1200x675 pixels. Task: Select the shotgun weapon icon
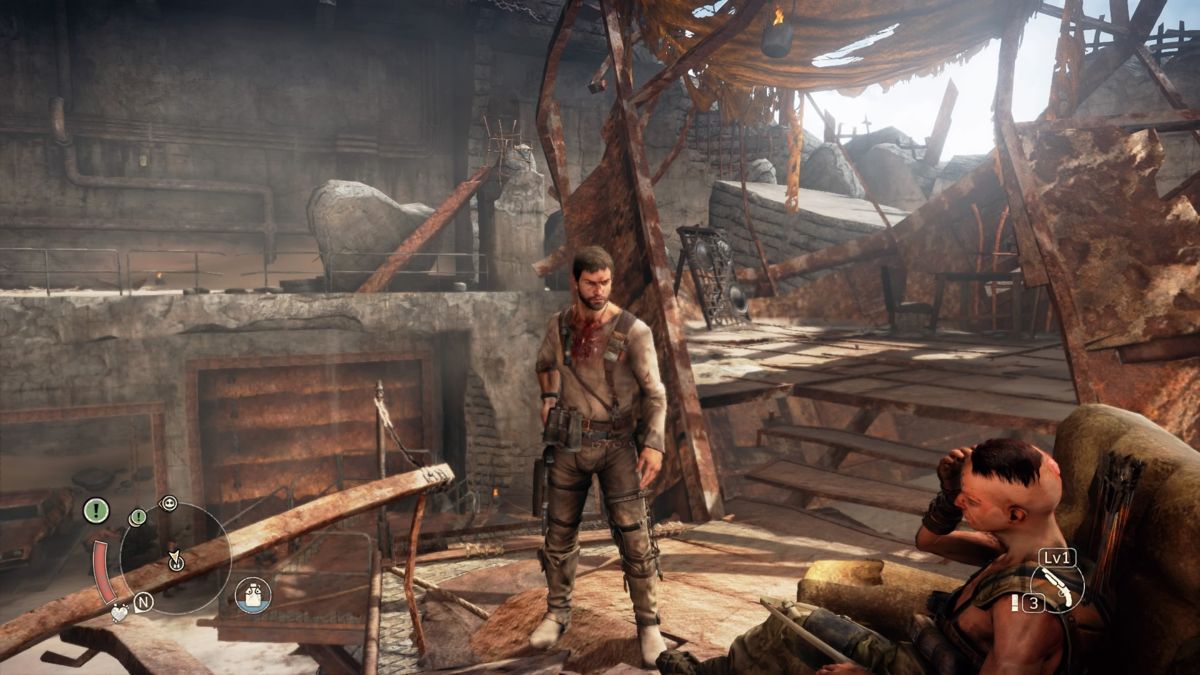pyautogui.click(x=1058, y=587)
